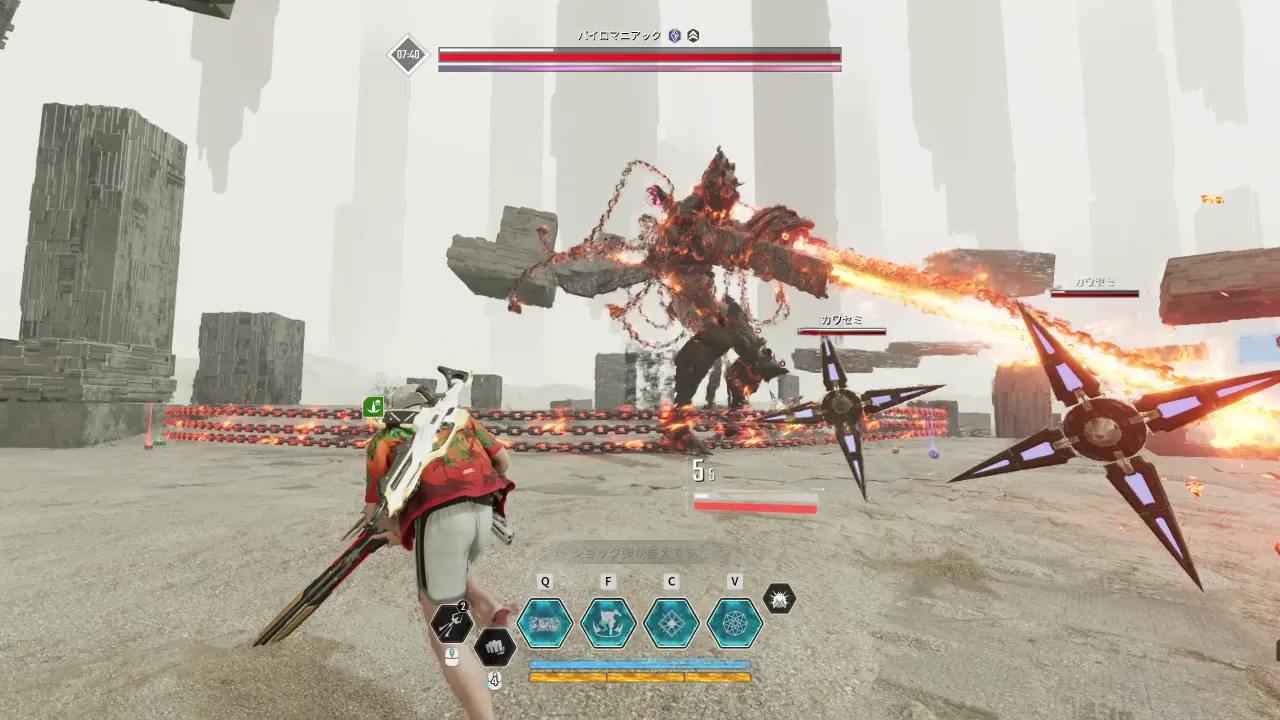Screen dimensions: 1280x720
Task: Use the F skill with the stomping figure
Action: (x=608, y=623)
